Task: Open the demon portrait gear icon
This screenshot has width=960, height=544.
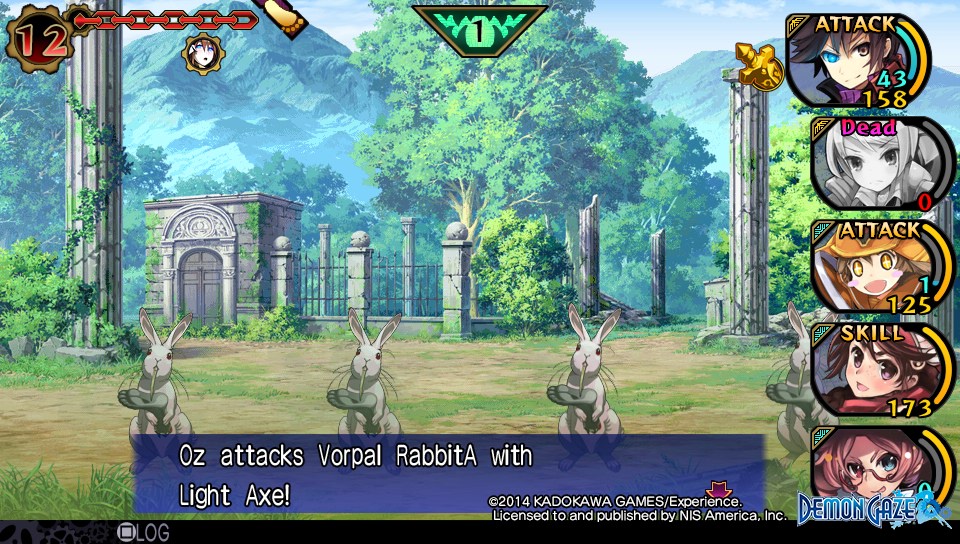Action: tap(202, 54)
